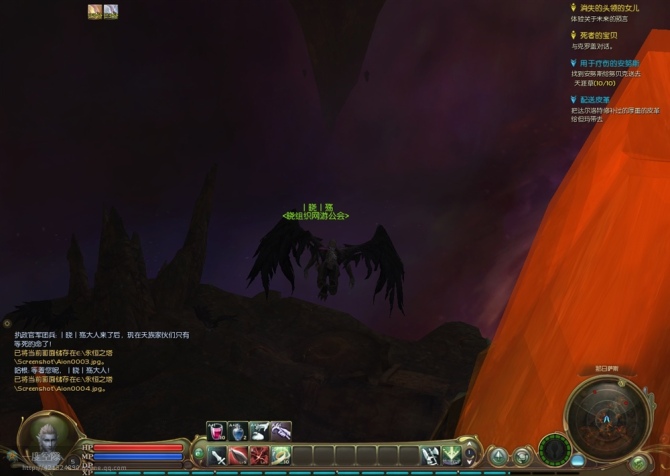The height and width of the screenshot is (476, 670).
Task: Use the blue potion flask slot
Action: pos(237,431)
